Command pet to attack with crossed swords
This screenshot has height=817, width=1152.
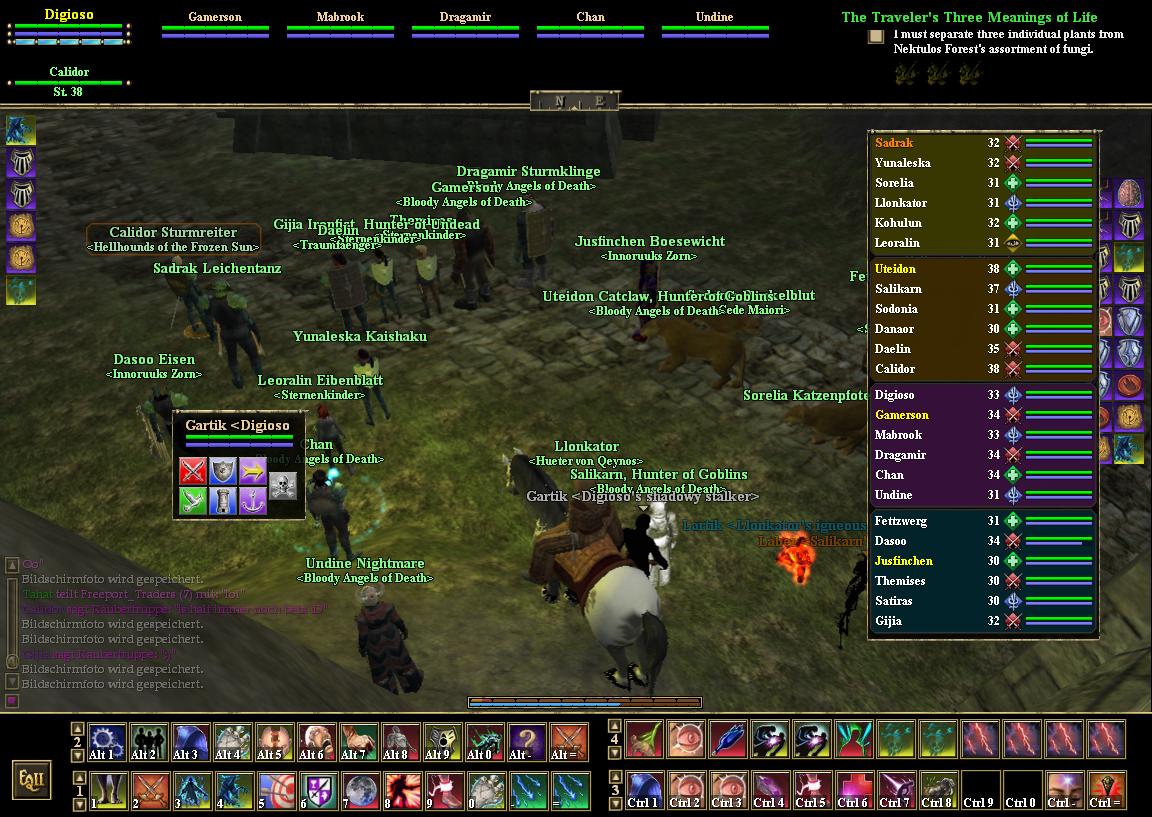193,471
